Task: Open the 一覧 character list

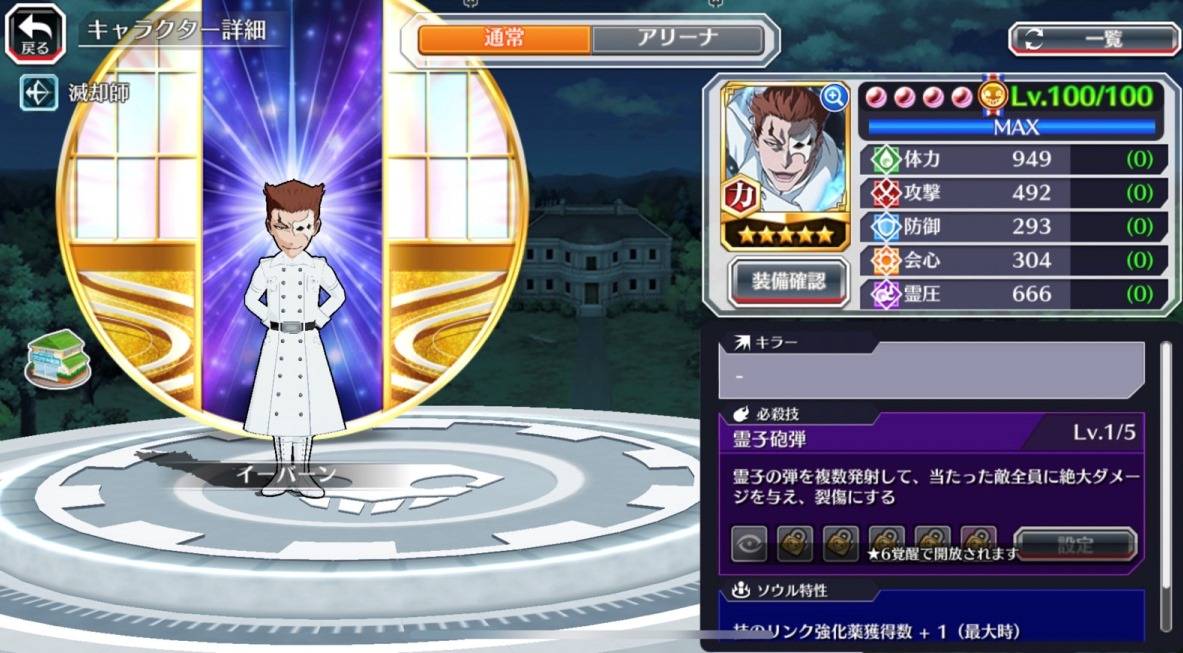Action: pos(1093,39)
